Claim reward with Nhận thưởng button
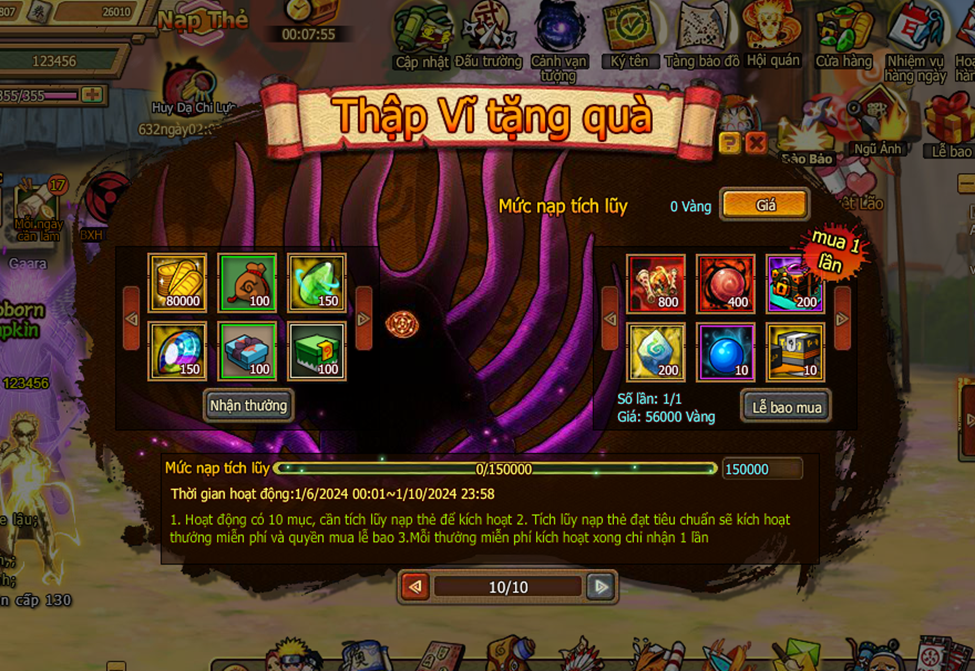Screen dimensions: 975x671 (x=248, y=405)
